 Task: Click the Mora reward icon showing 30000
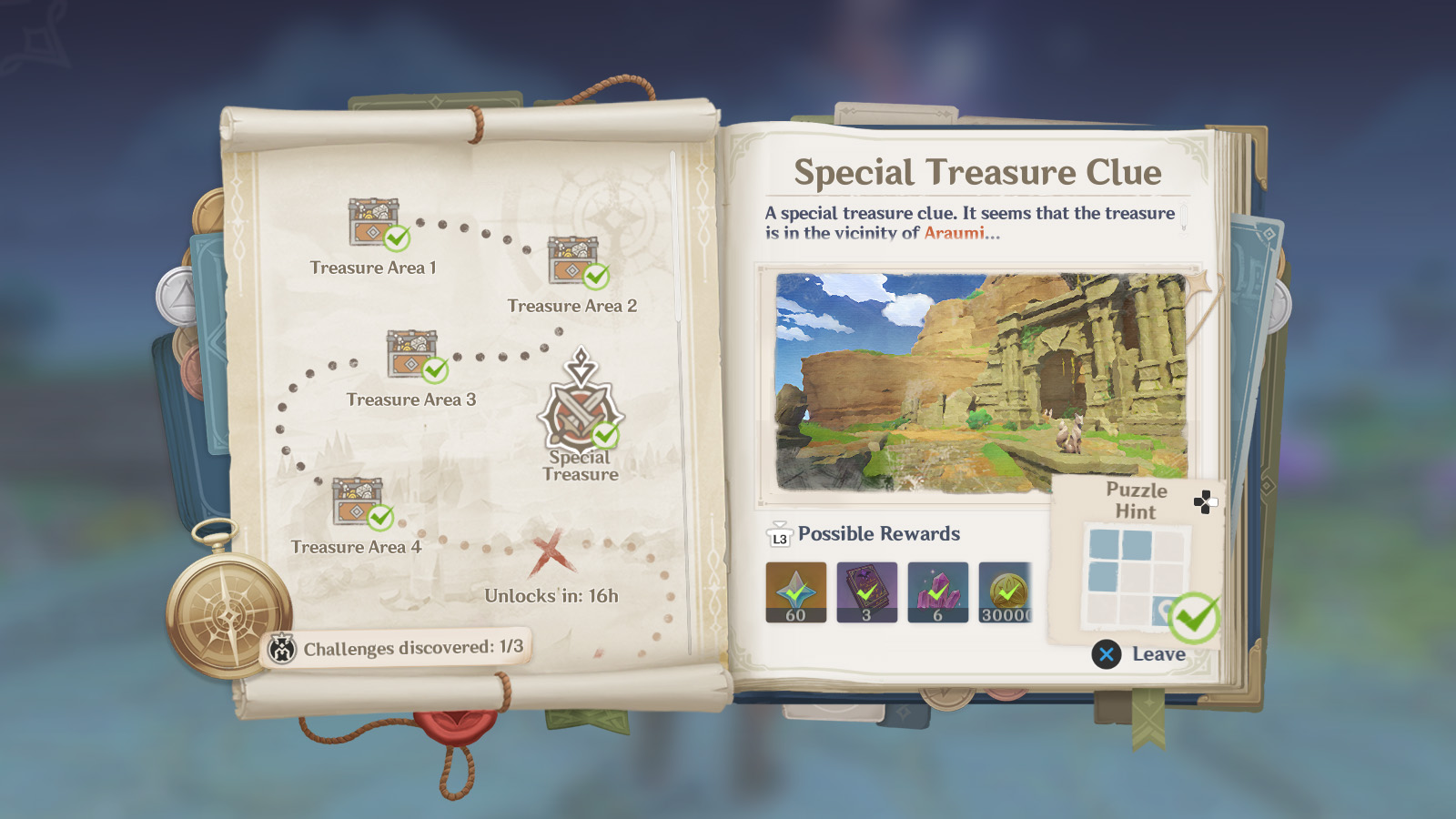click(x=1006, y=591)
